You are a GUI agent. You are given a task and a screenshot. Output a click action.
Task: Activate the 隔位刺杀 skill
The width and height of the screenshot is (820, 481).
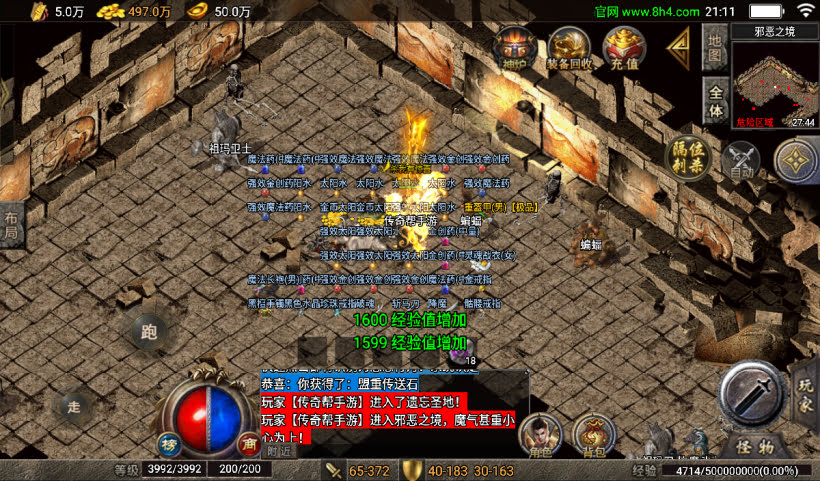pos(689,160)
